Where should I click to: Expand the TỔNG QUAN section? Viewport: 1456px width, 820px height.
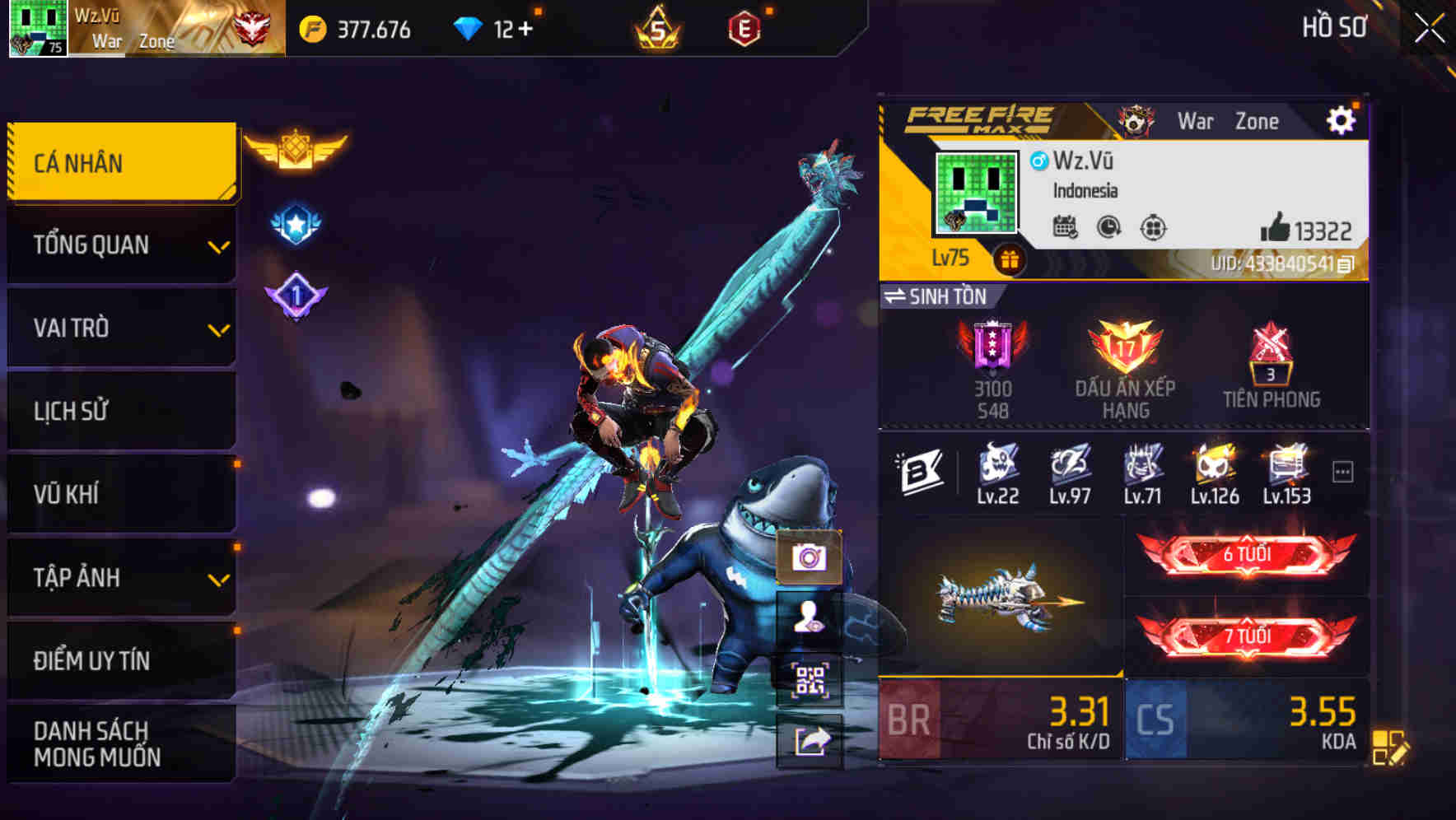point(122,245)
